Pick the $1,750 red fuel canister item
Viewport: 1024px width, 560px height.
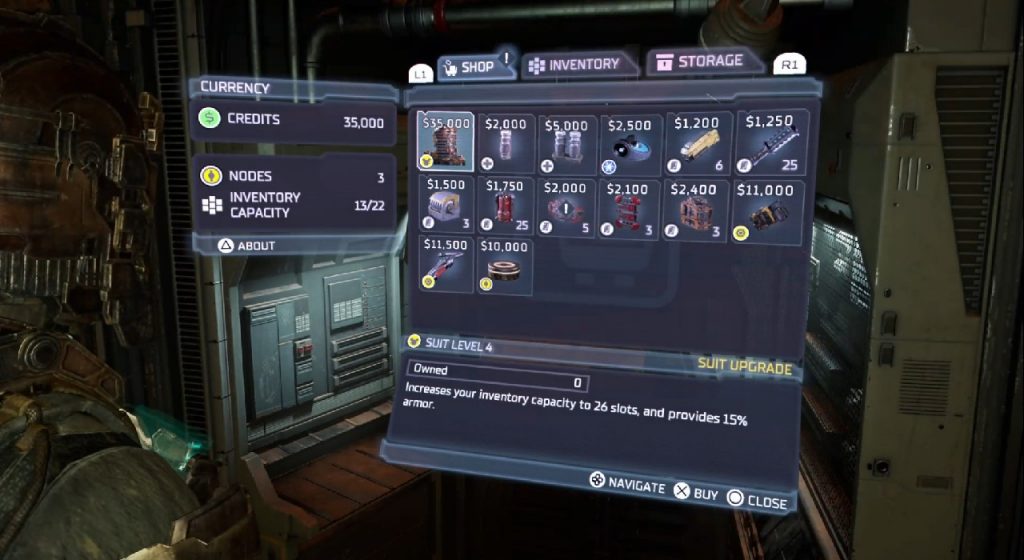[505, 207]
